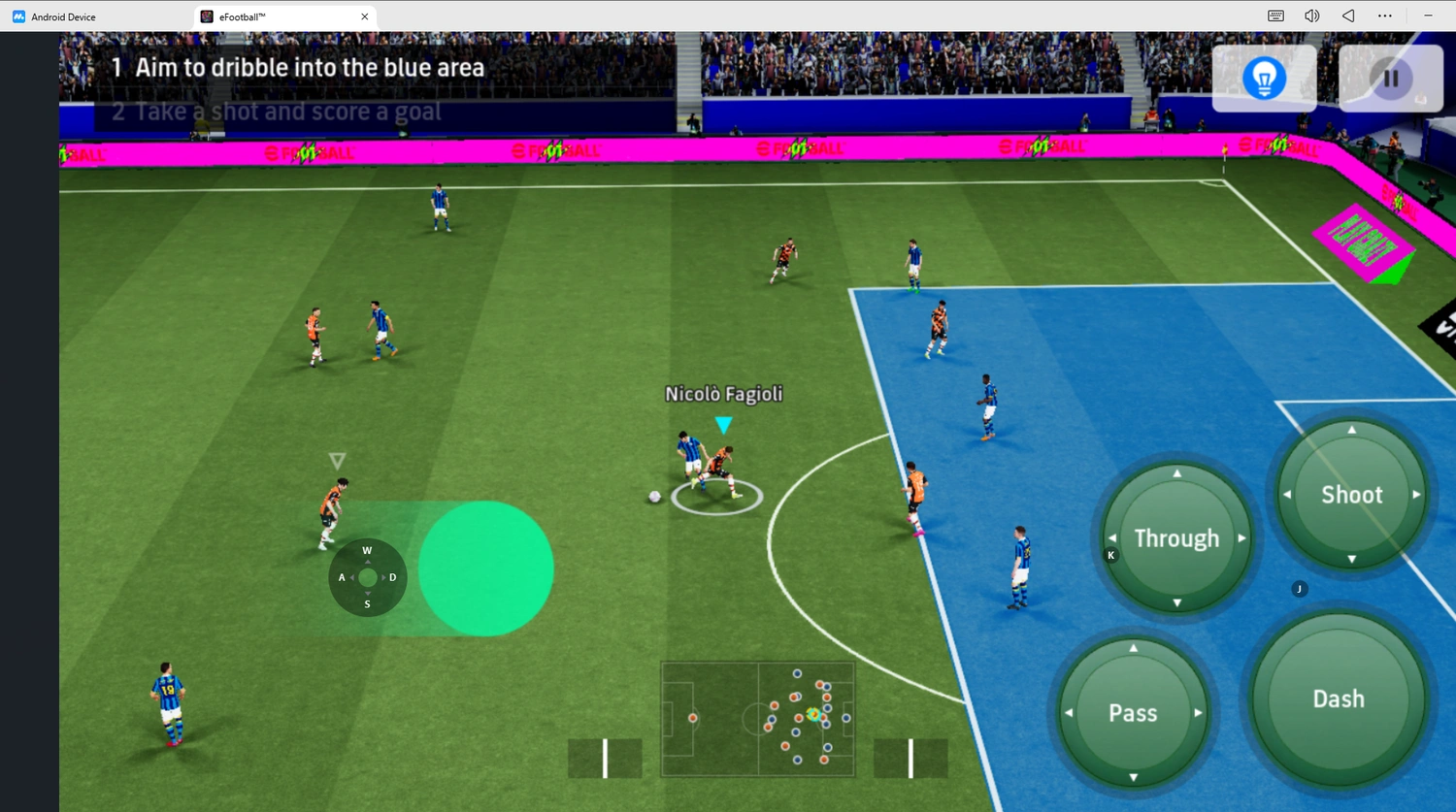
Task: Tap the up arrow above the Through button
Action: (x=1176, y=472)
